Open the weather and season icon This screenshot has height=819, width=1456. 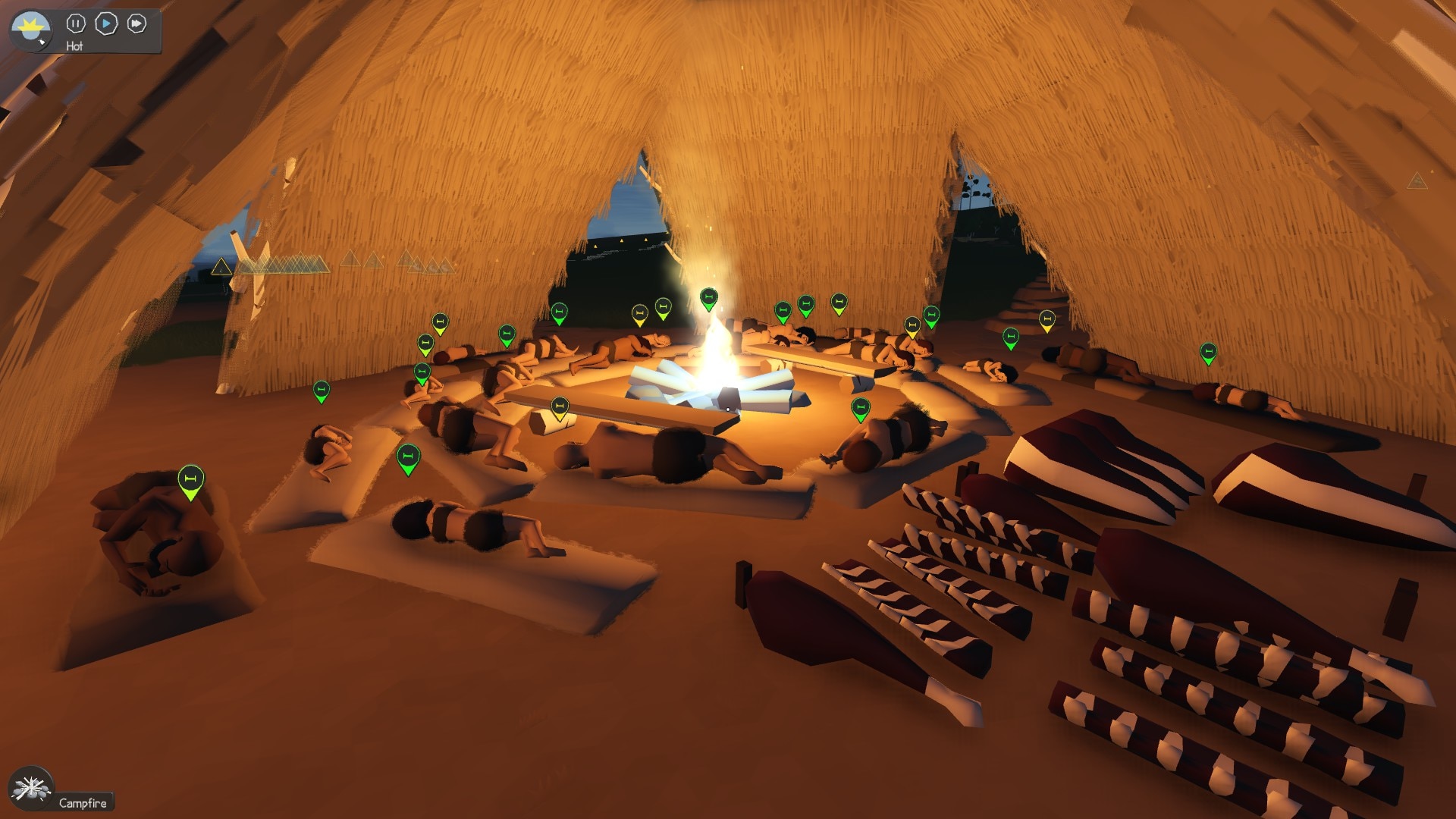(x=30, y=30)
